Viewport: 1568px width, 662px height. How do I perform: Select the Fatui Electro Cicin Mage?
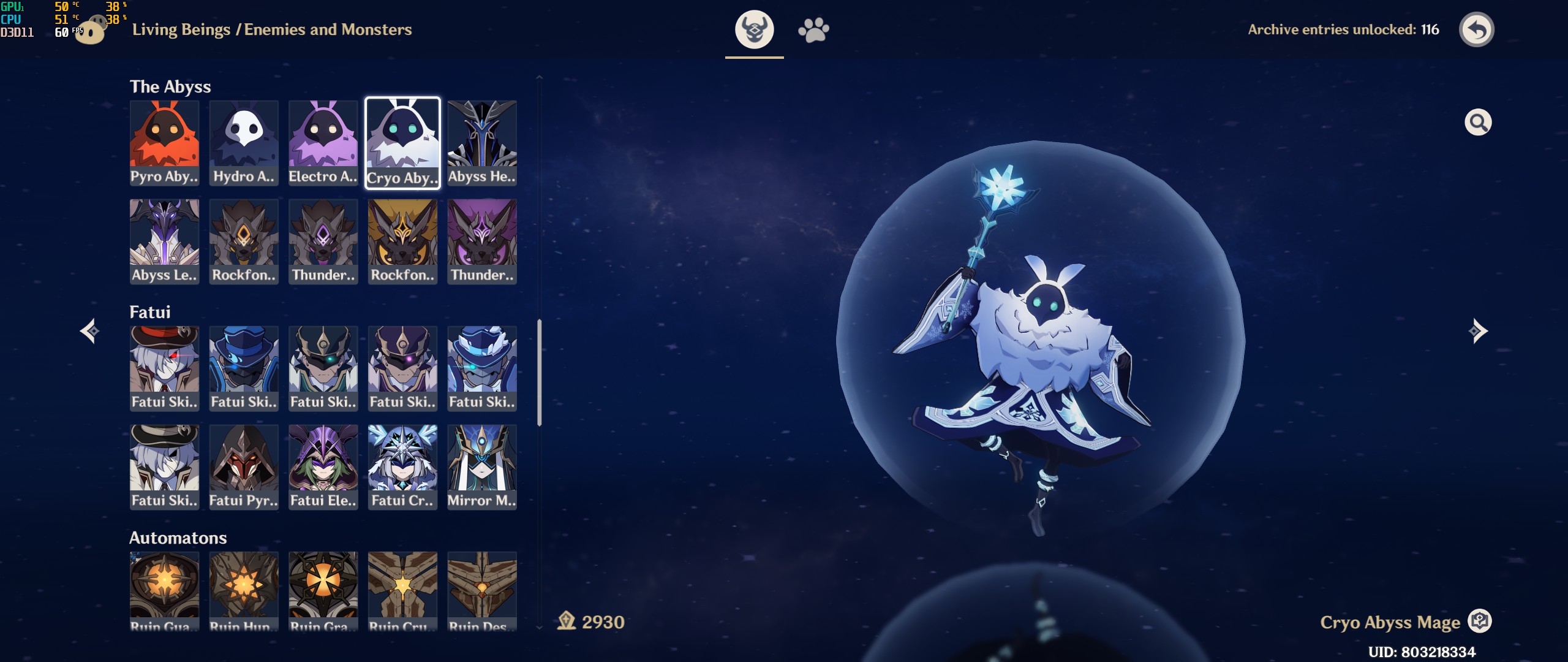click(323, 466)
